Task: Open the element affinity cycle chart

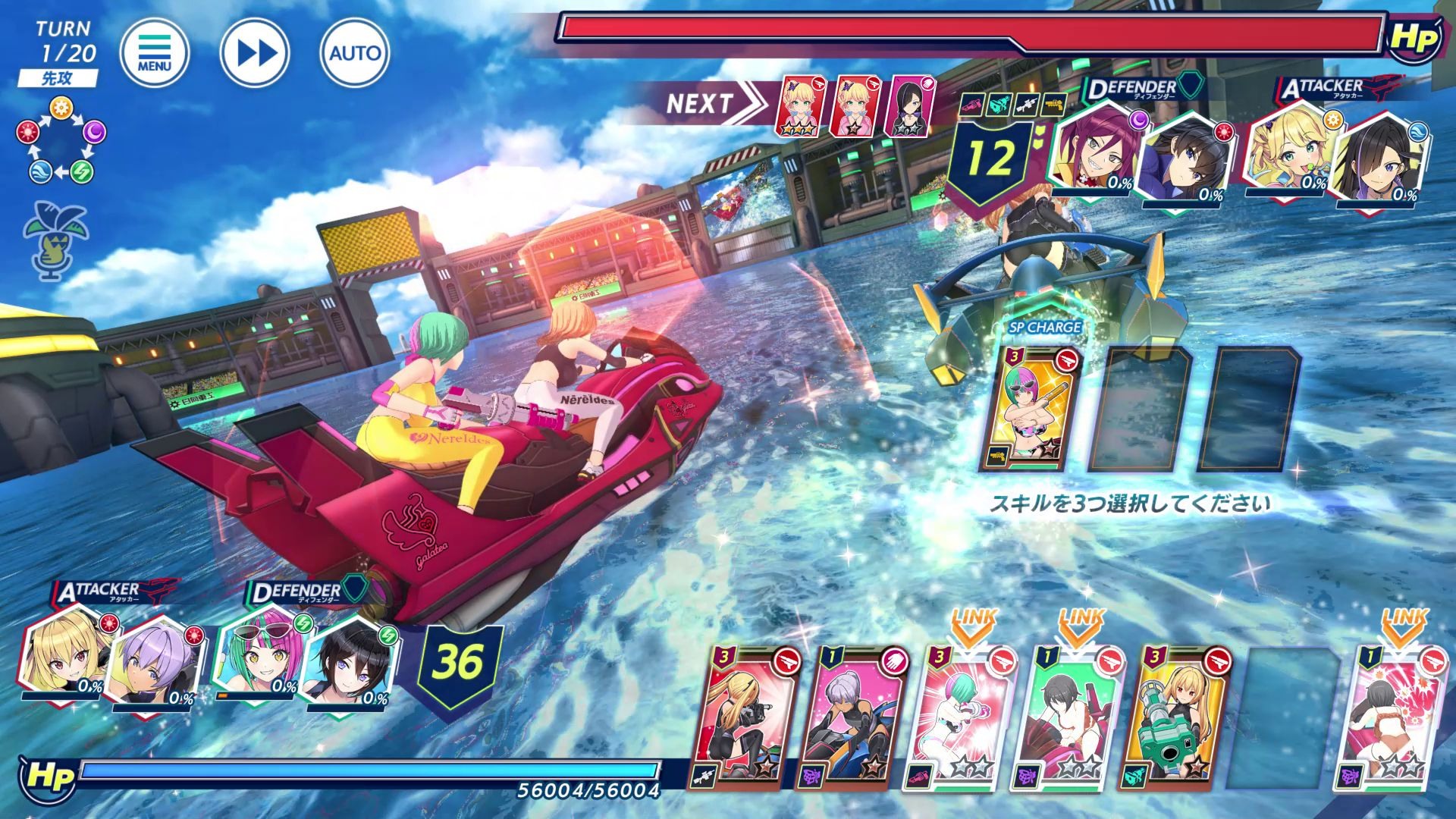Action: (x=61, y=142)
